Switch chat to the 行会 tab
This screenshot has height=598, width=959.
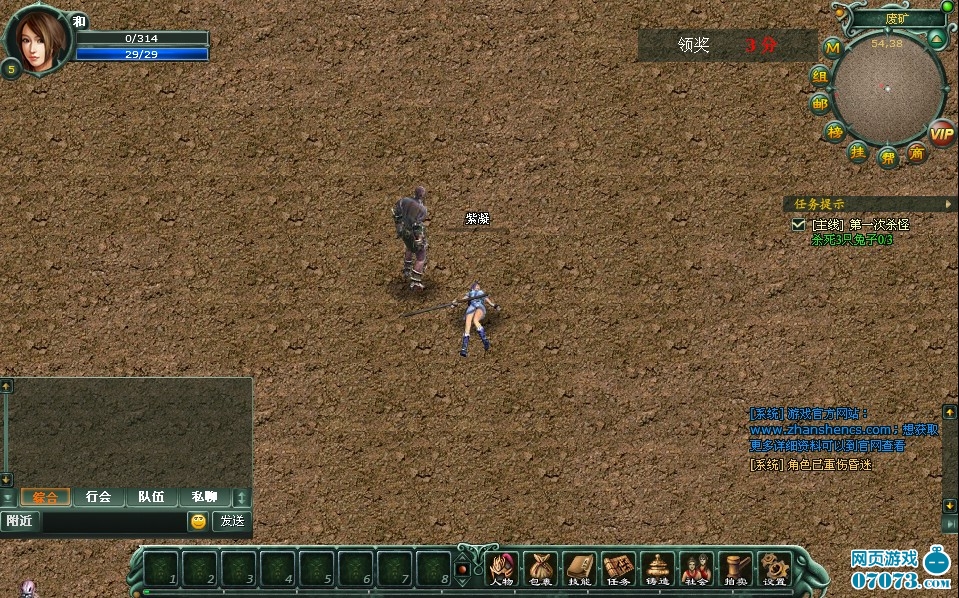[x=98, y=497]
